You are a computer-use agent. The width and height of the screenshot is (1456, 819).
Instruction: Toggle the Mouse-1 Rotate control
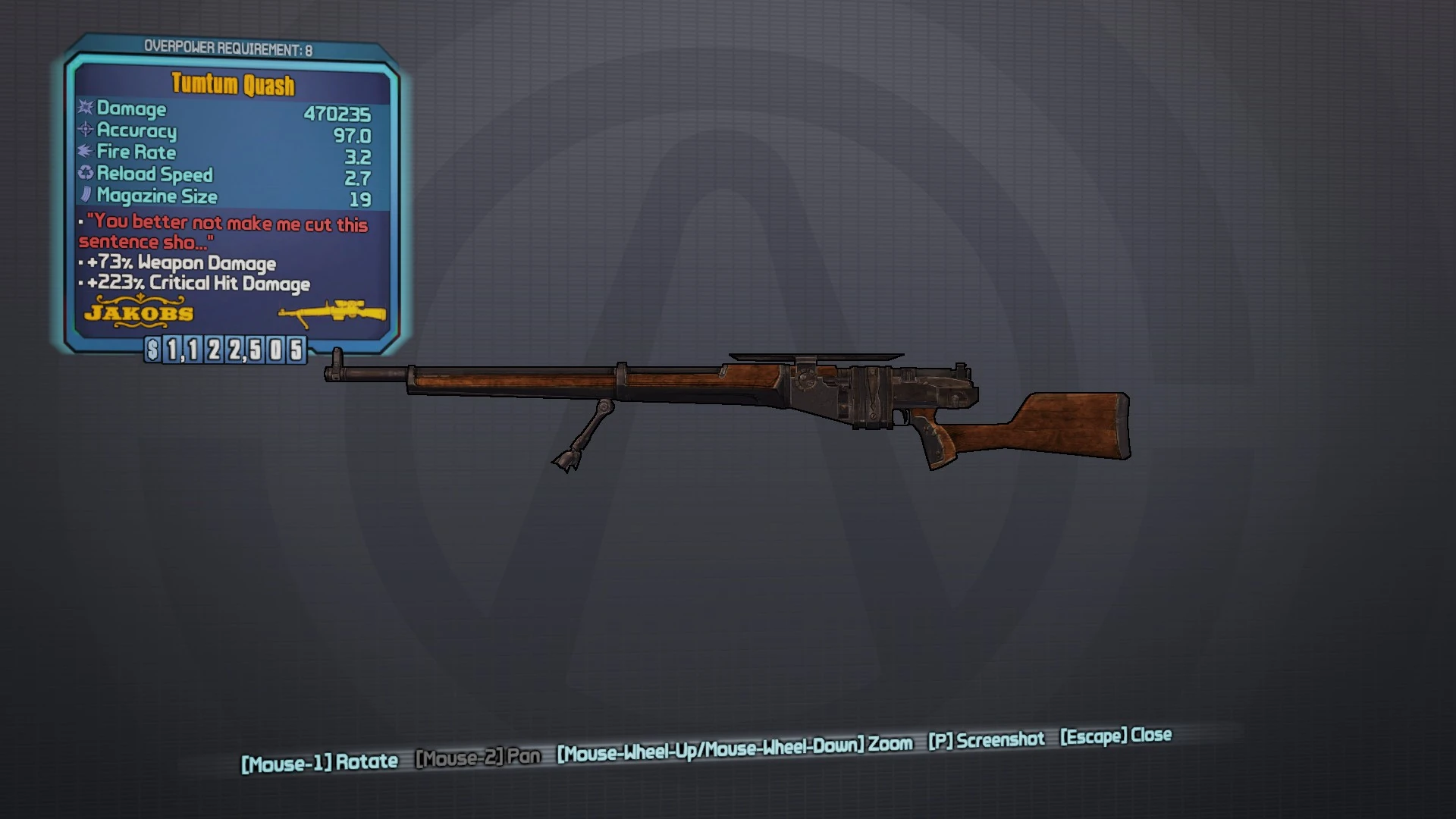pyautogui.click(x=318, y=761)
